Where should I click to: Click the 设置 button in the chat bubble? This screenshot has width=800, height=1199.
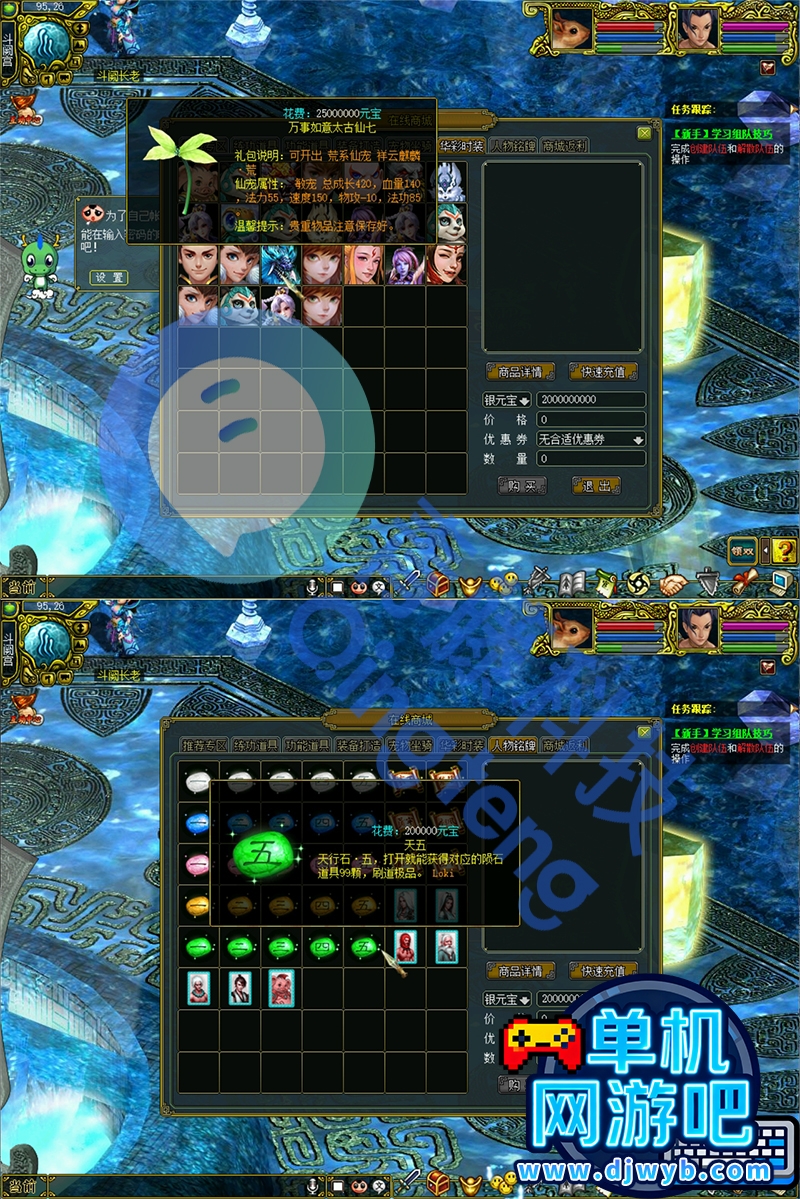109,277
